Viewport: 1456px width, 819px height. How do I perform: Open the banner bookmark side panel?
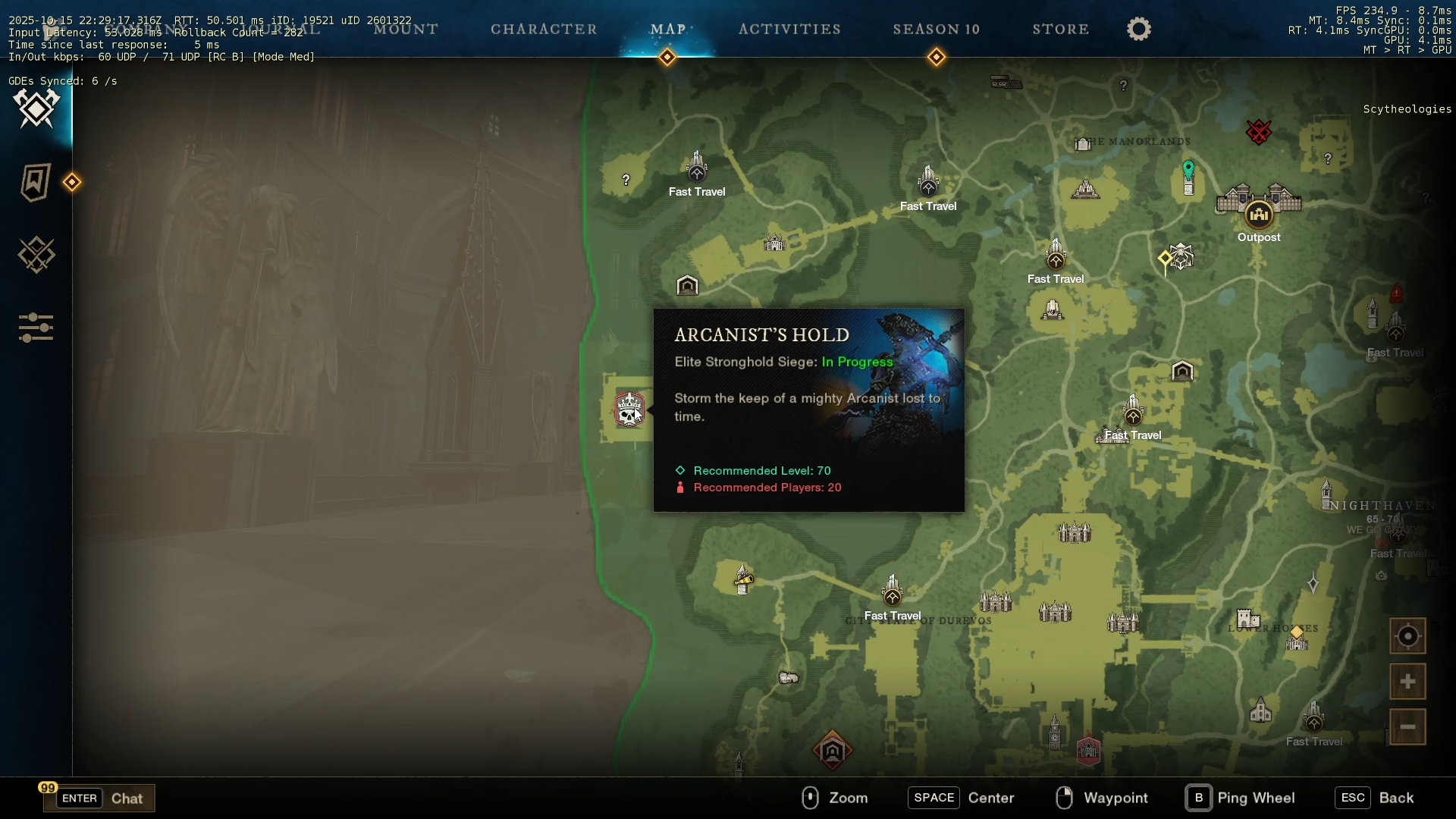(36, 182)
